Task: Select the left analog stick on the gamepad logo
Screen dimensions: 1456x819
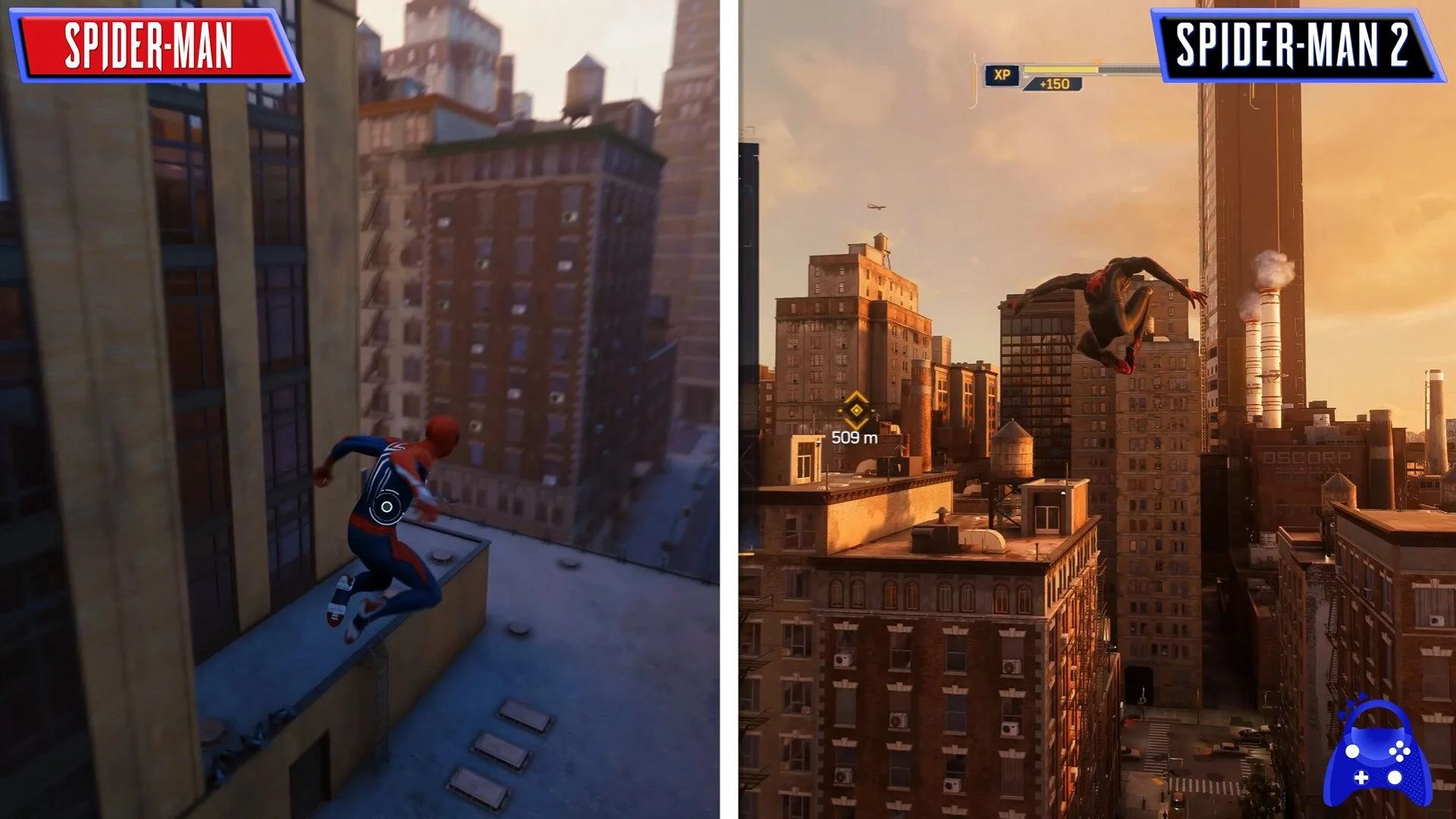Action: (x=1351, y=751)
